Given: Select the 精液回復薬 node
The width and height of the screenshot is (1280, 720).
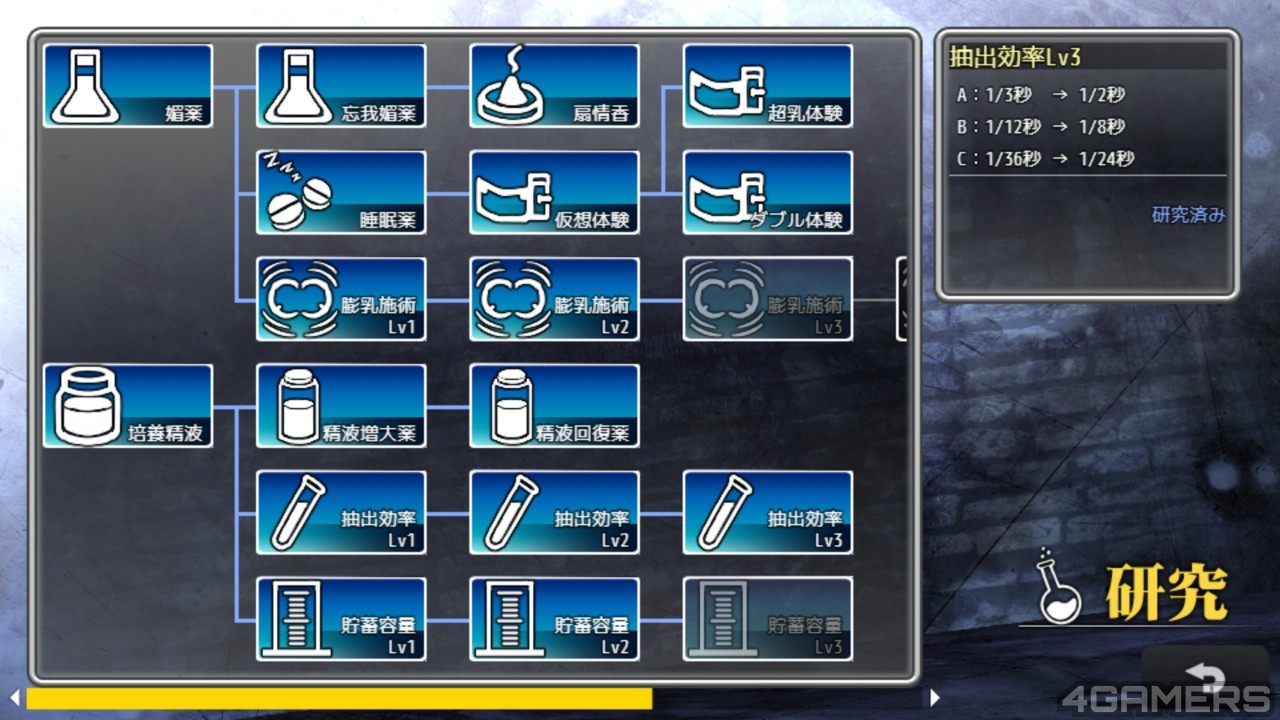Looking at the screenshot, I should click(x=554, y=406).
